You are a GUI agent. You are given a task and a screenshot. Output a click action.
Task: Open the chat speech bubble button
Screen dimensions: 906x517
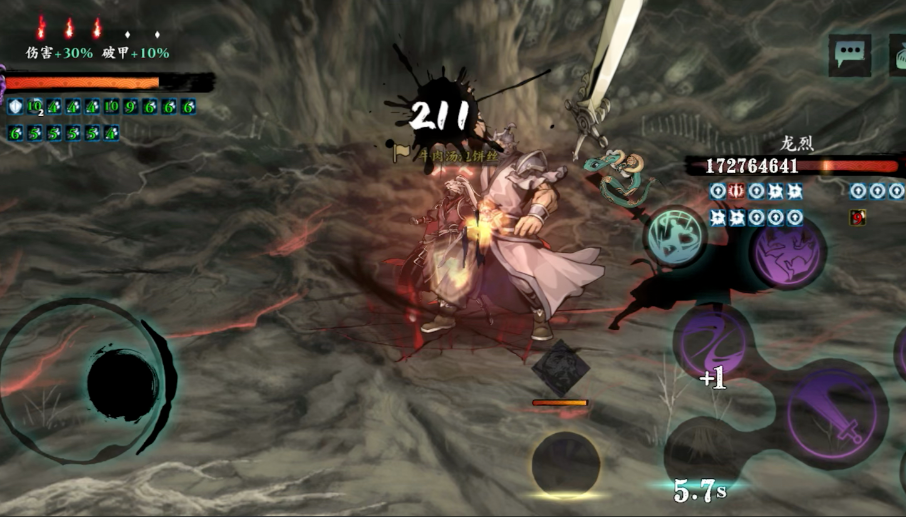pos(849,54)
